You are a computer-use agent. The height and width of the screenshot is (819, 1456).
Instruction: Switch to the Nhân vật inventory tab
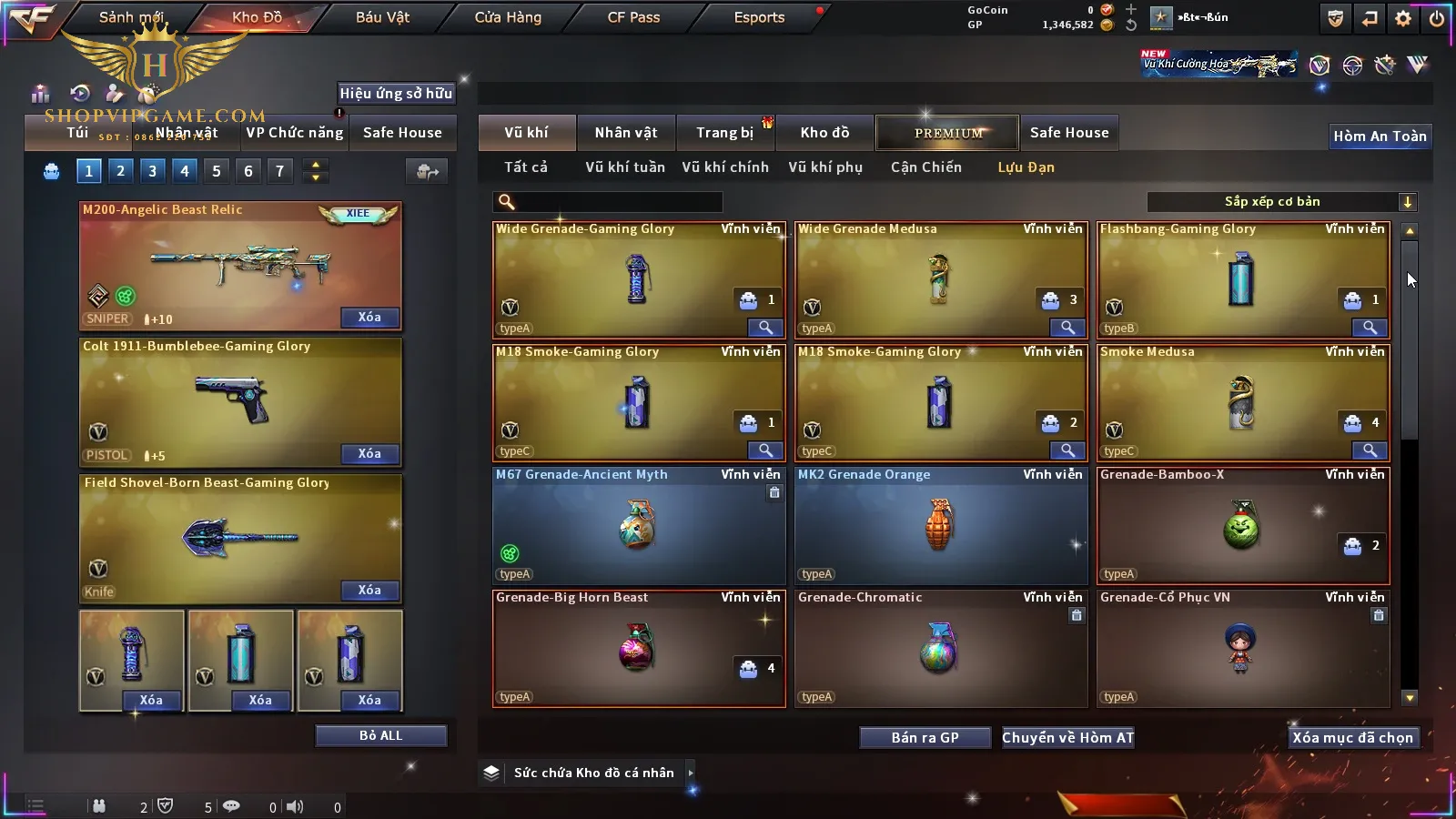pyautogui.click(x=625, y=133)
